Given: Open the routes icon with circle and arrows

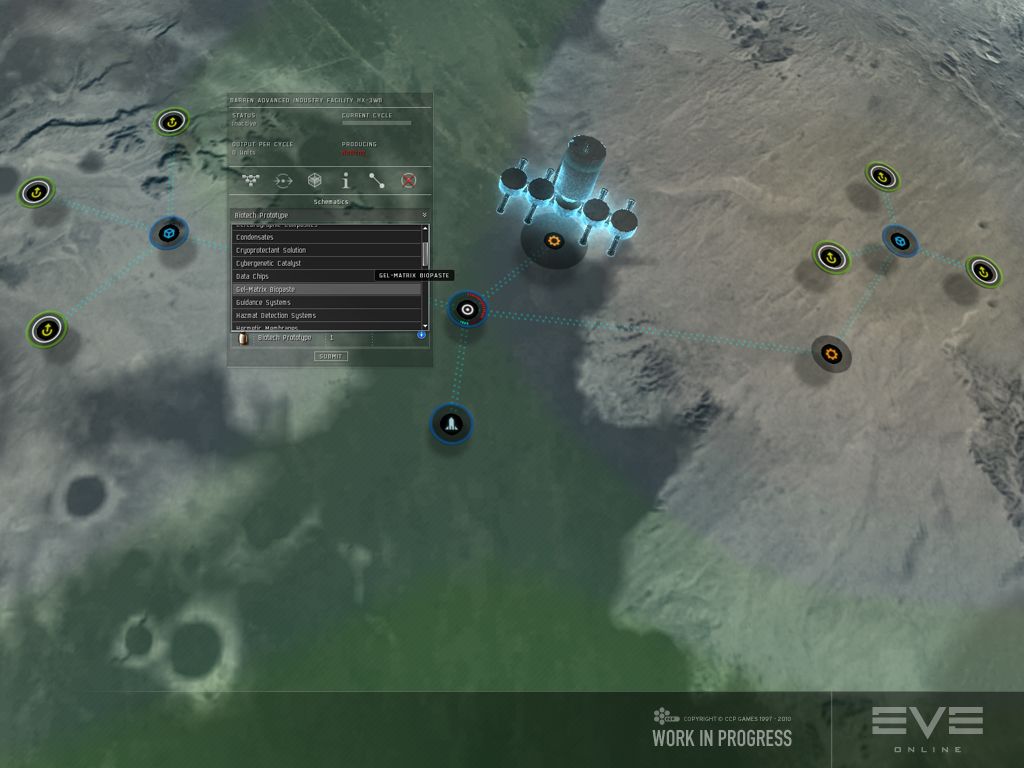Looking at the screenshot, I should pyautogui.click(x=283, y=181).
